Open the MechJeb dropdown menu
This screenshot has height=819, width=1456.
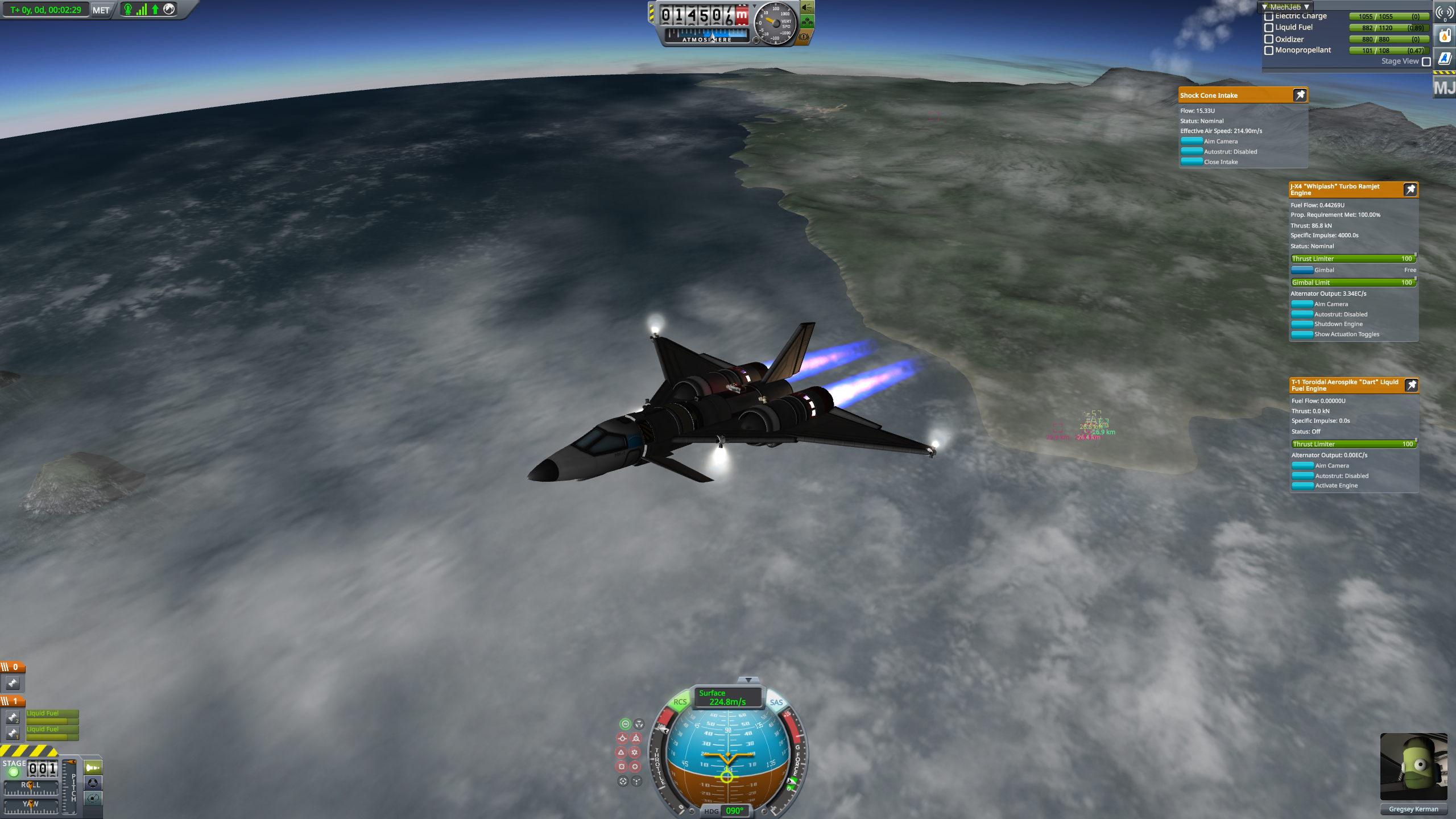pos(1285,7)
